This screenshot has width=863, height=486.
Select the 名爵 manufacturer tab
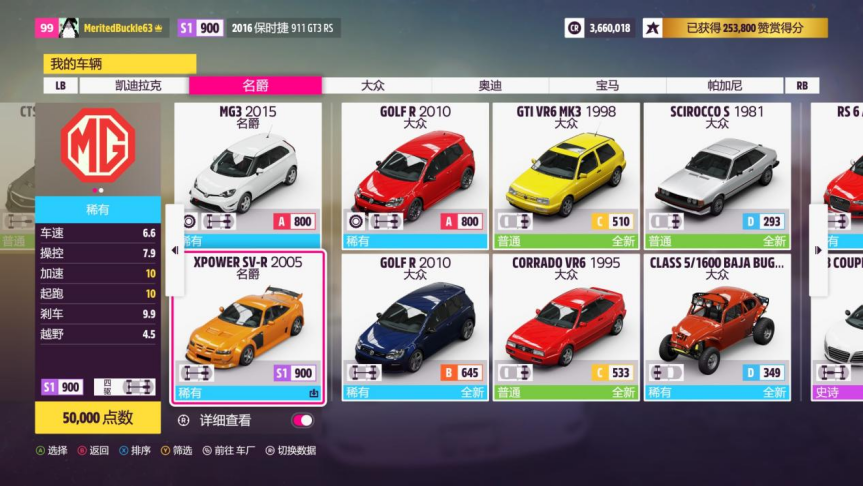click(255, 86)
